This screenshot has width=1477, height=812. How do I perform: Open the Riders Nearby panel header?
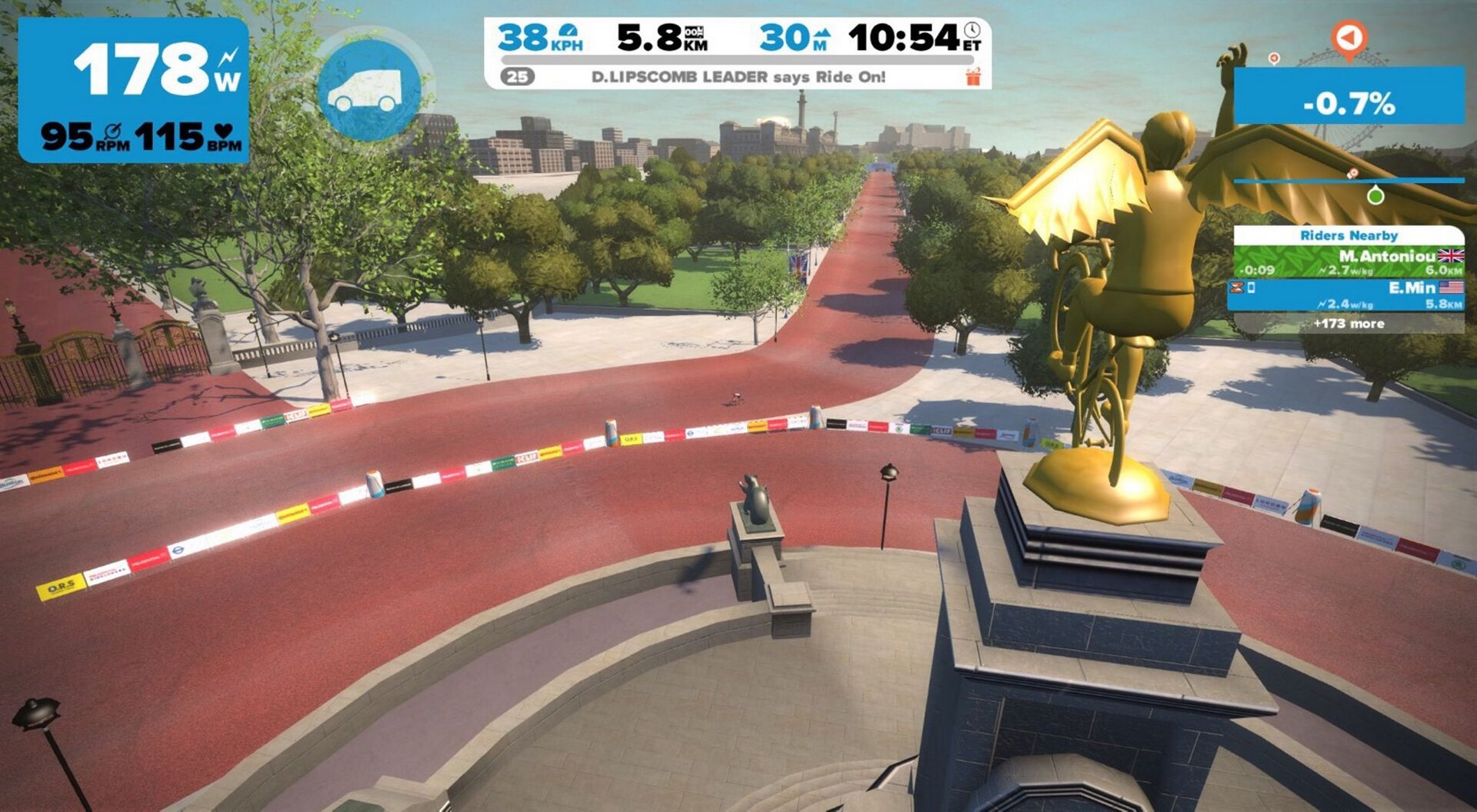click(1349, 235)
